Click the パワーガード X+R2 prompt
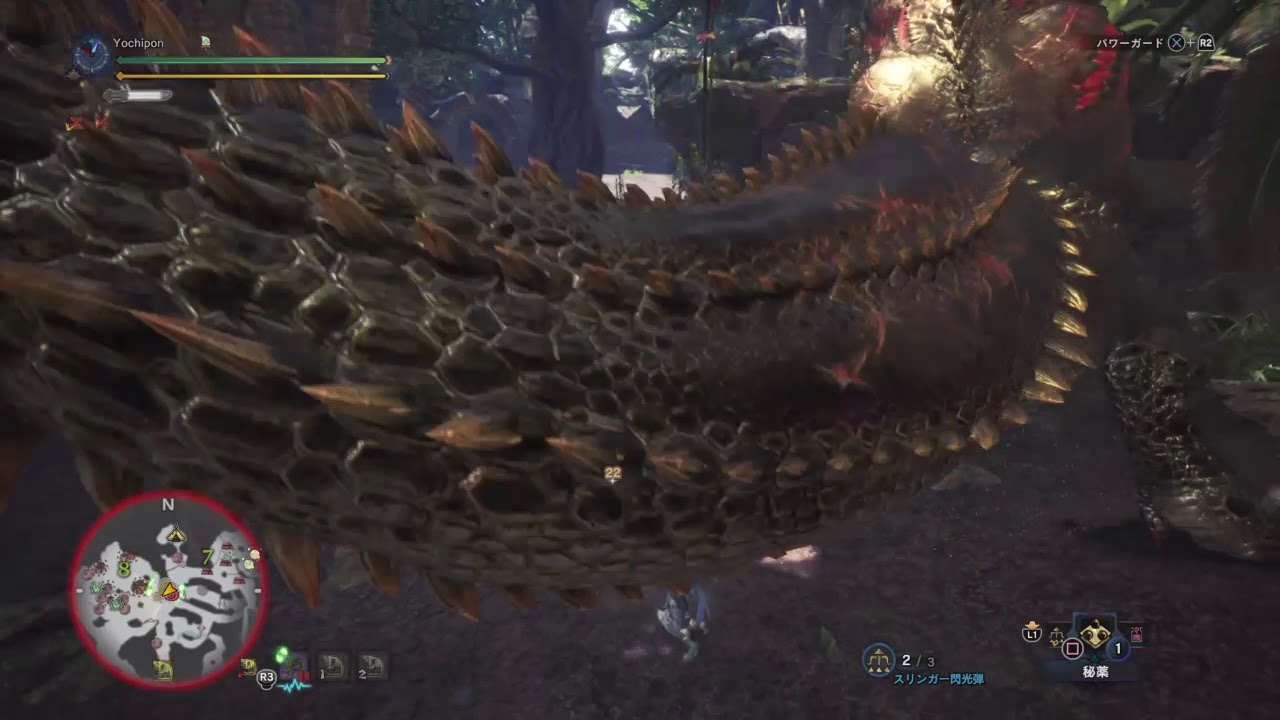The image size is (1280, 720). [x=1155, y=42]
